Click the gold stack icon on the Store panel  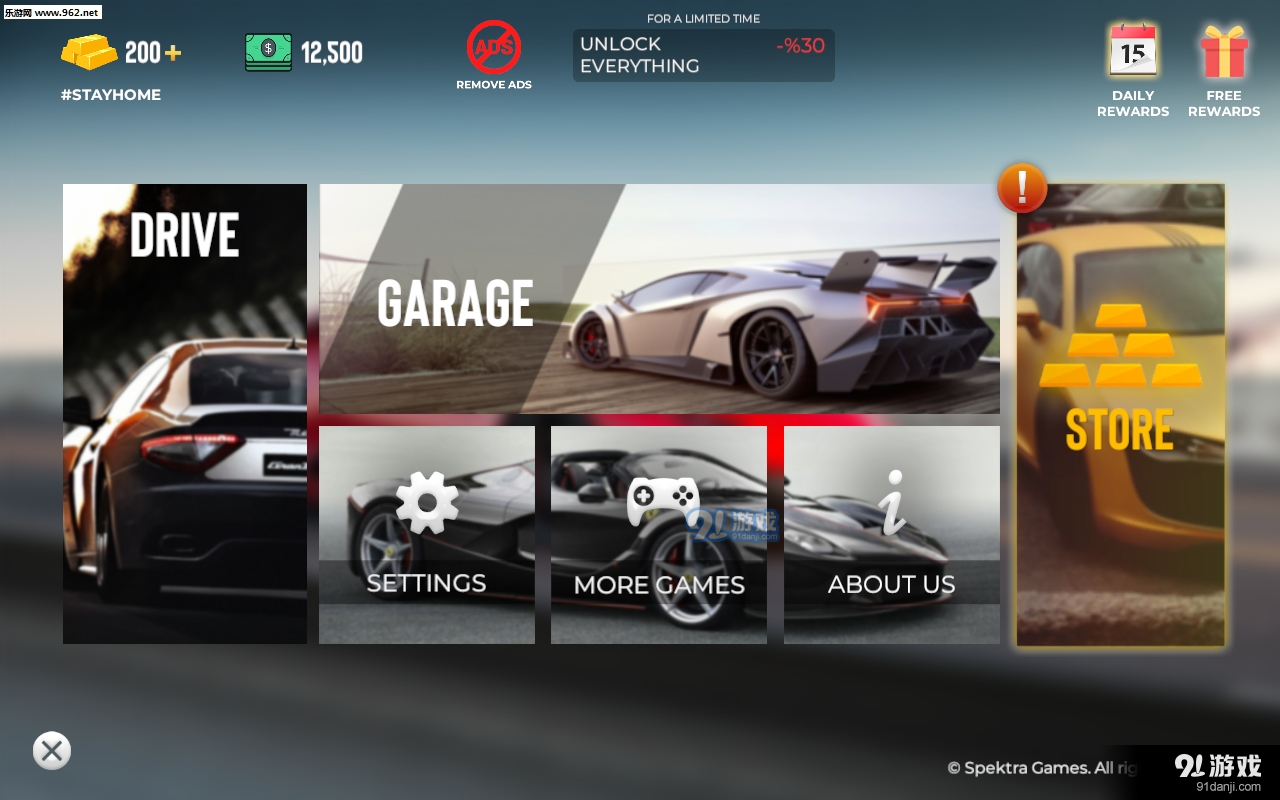pos(1120,350)
